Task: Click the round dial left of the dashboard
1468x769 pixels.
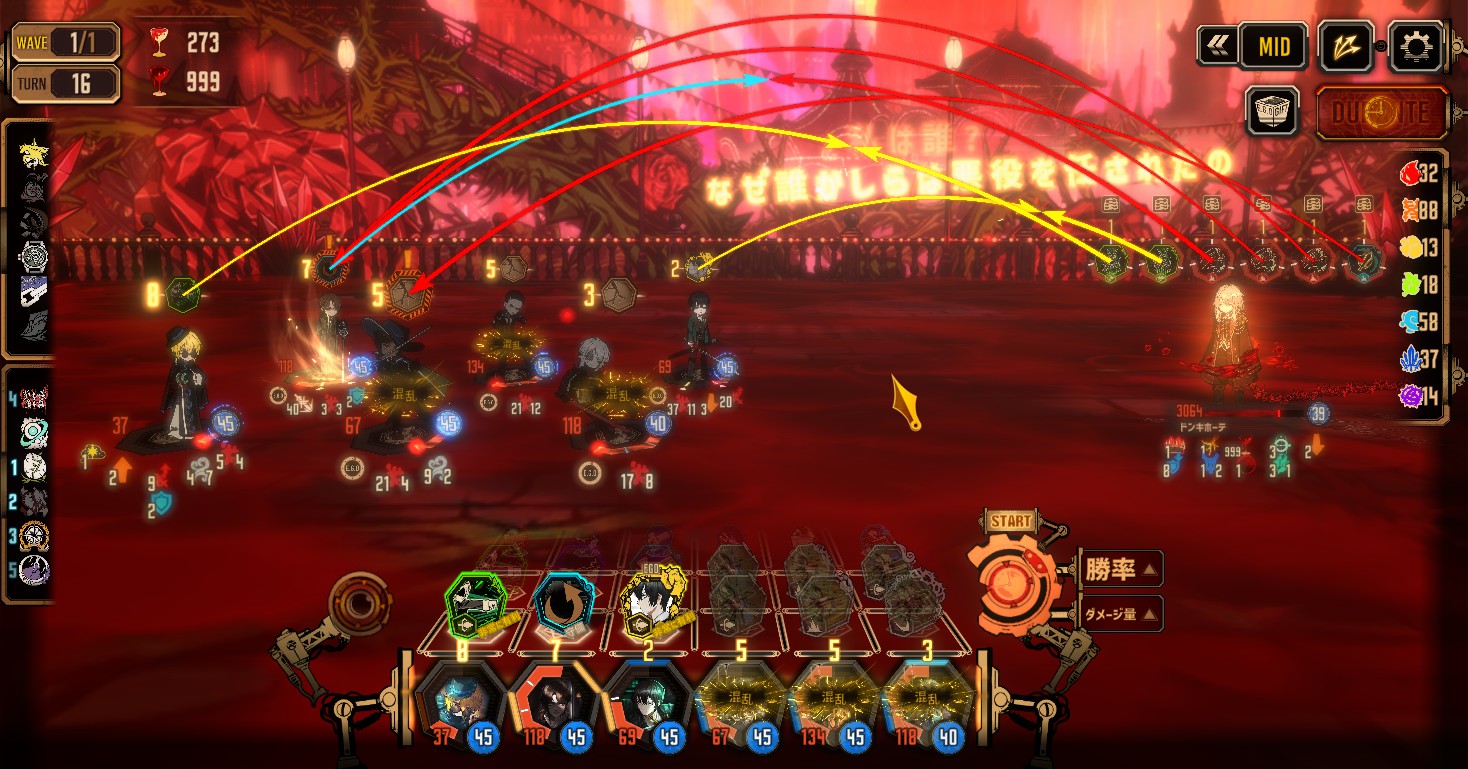Action: (360, 604)
